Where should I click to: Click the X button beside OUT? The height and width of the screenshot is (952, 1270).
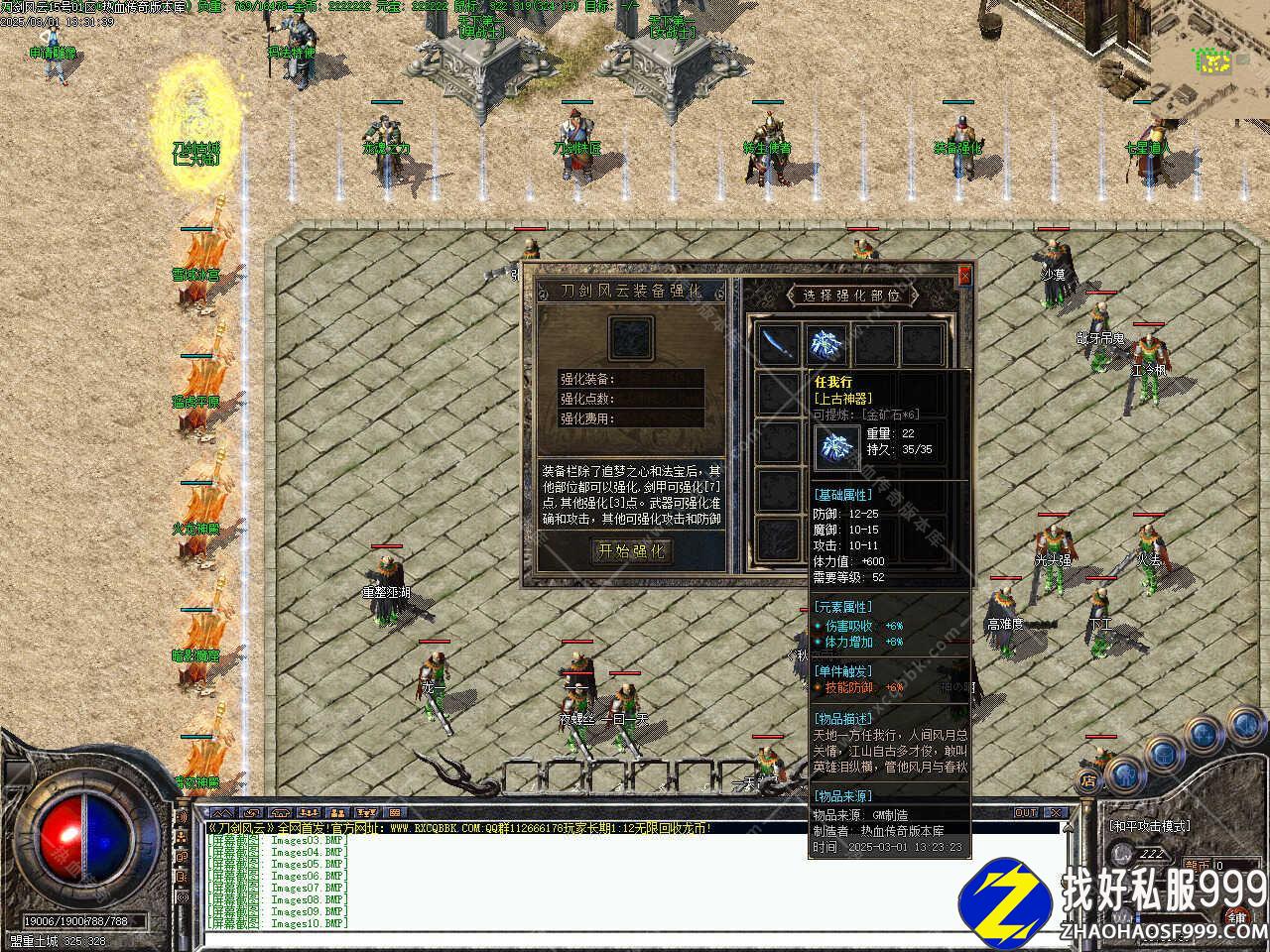pyautogui.click(x=1056, y=813)
